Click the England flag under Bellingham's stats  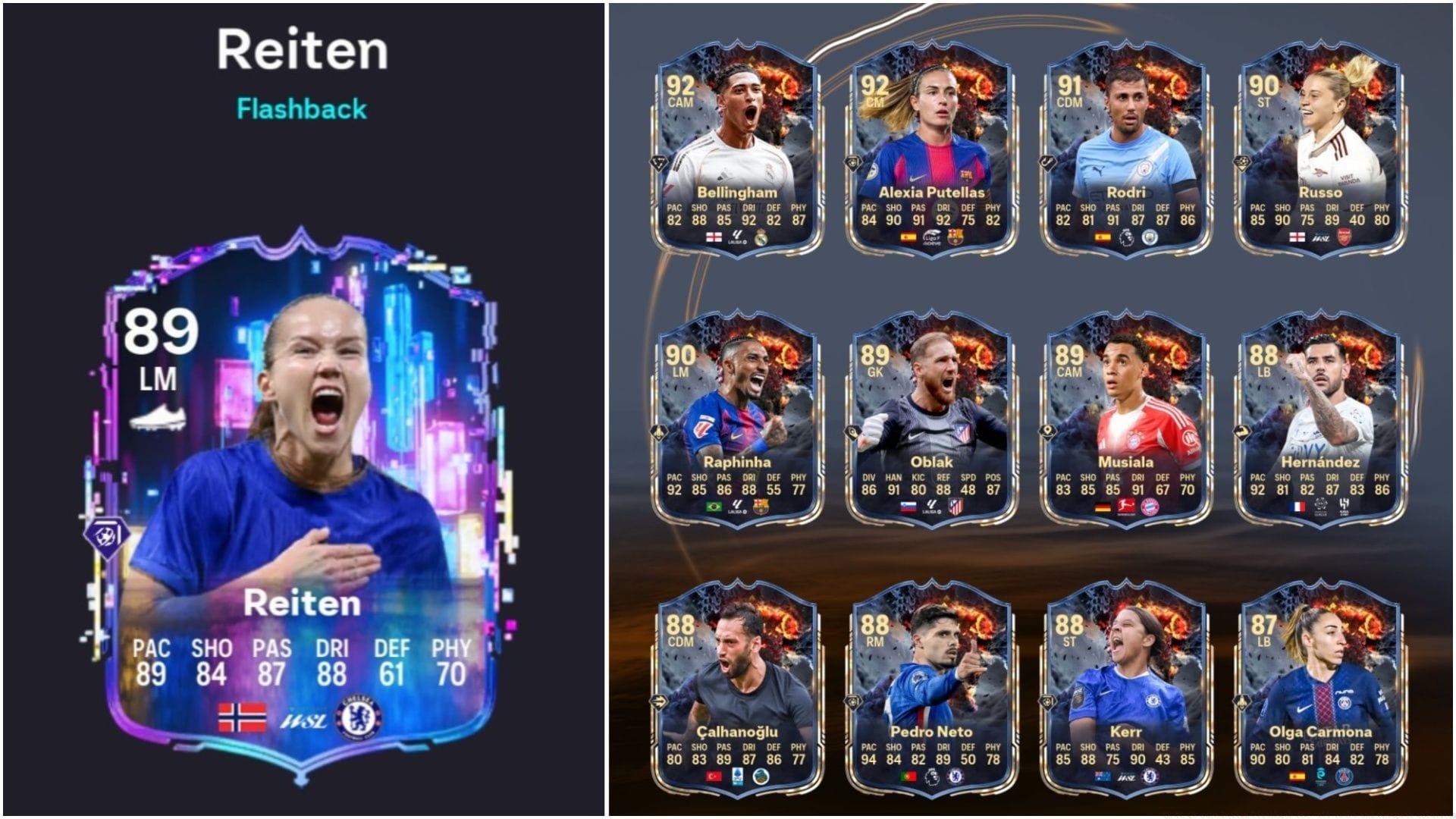pos(712,237)
